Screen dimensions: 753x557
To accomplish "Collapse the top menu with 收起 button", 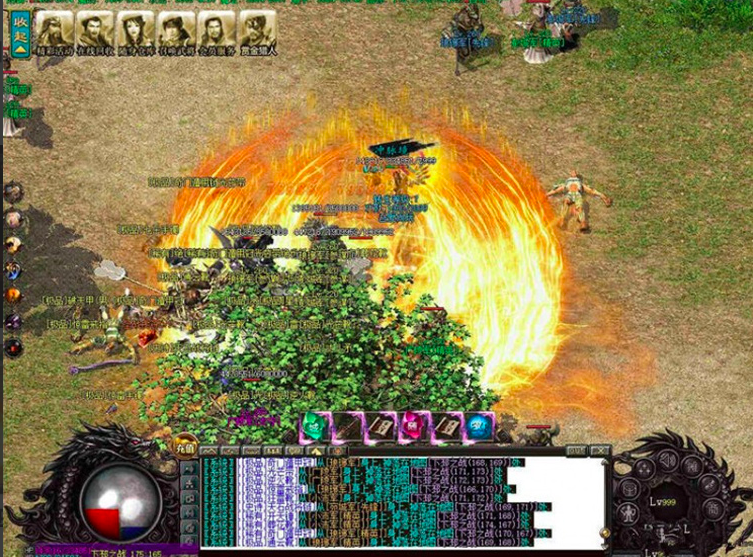I will coord(18,31).
